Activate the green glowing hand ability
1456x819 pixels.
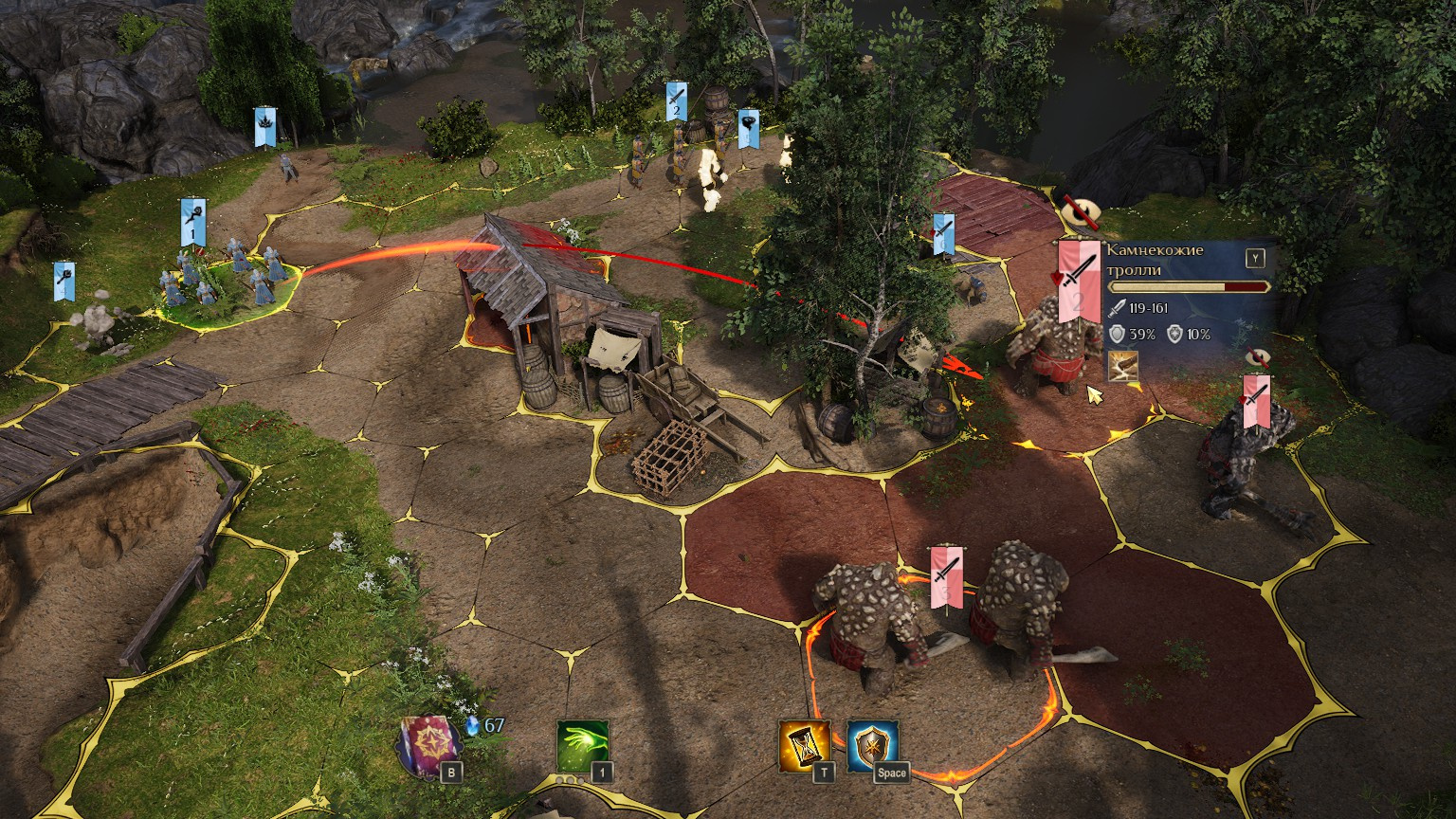582,746
